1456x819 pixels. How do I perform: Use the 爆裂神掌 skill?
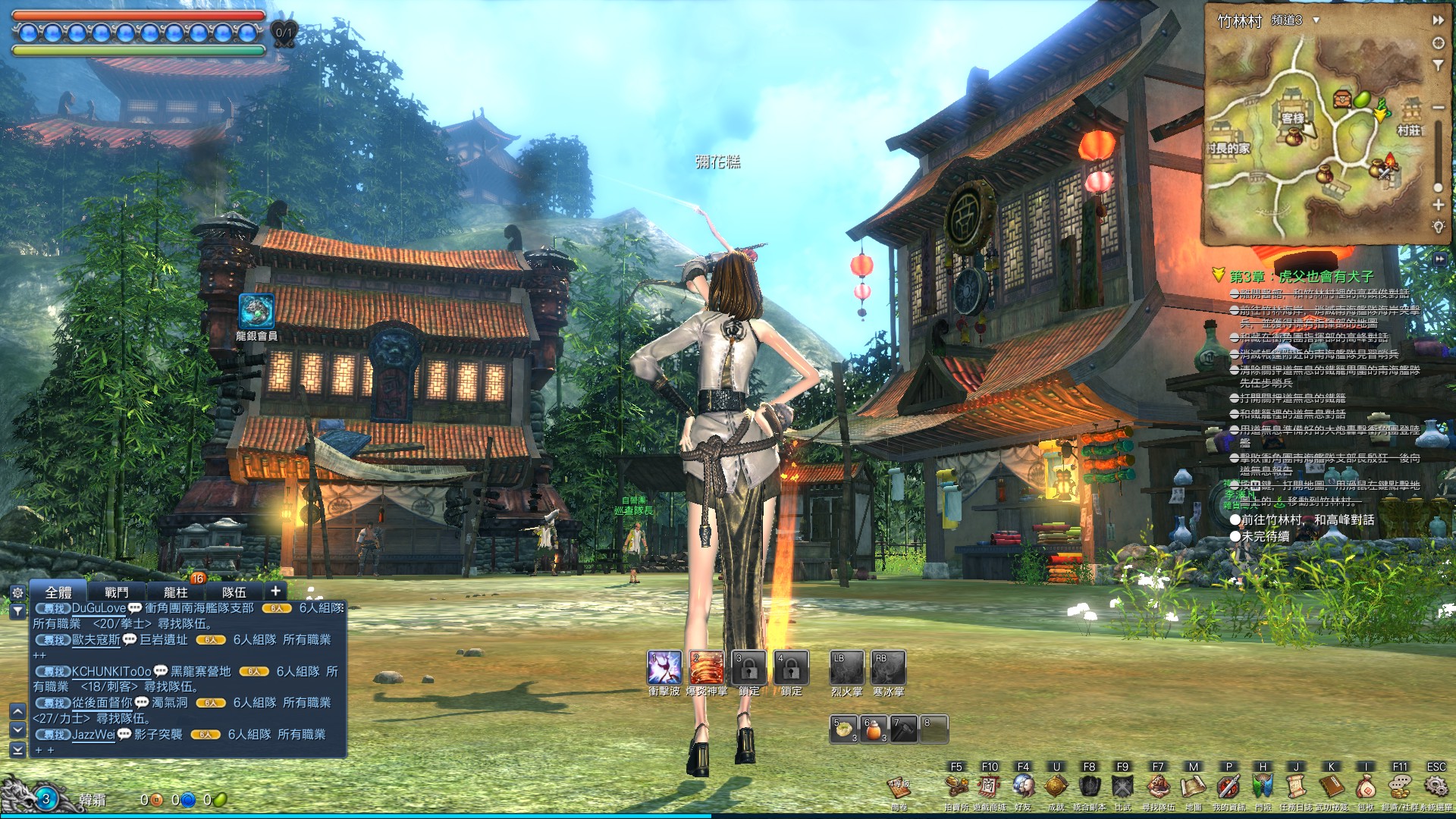[706, 668]
